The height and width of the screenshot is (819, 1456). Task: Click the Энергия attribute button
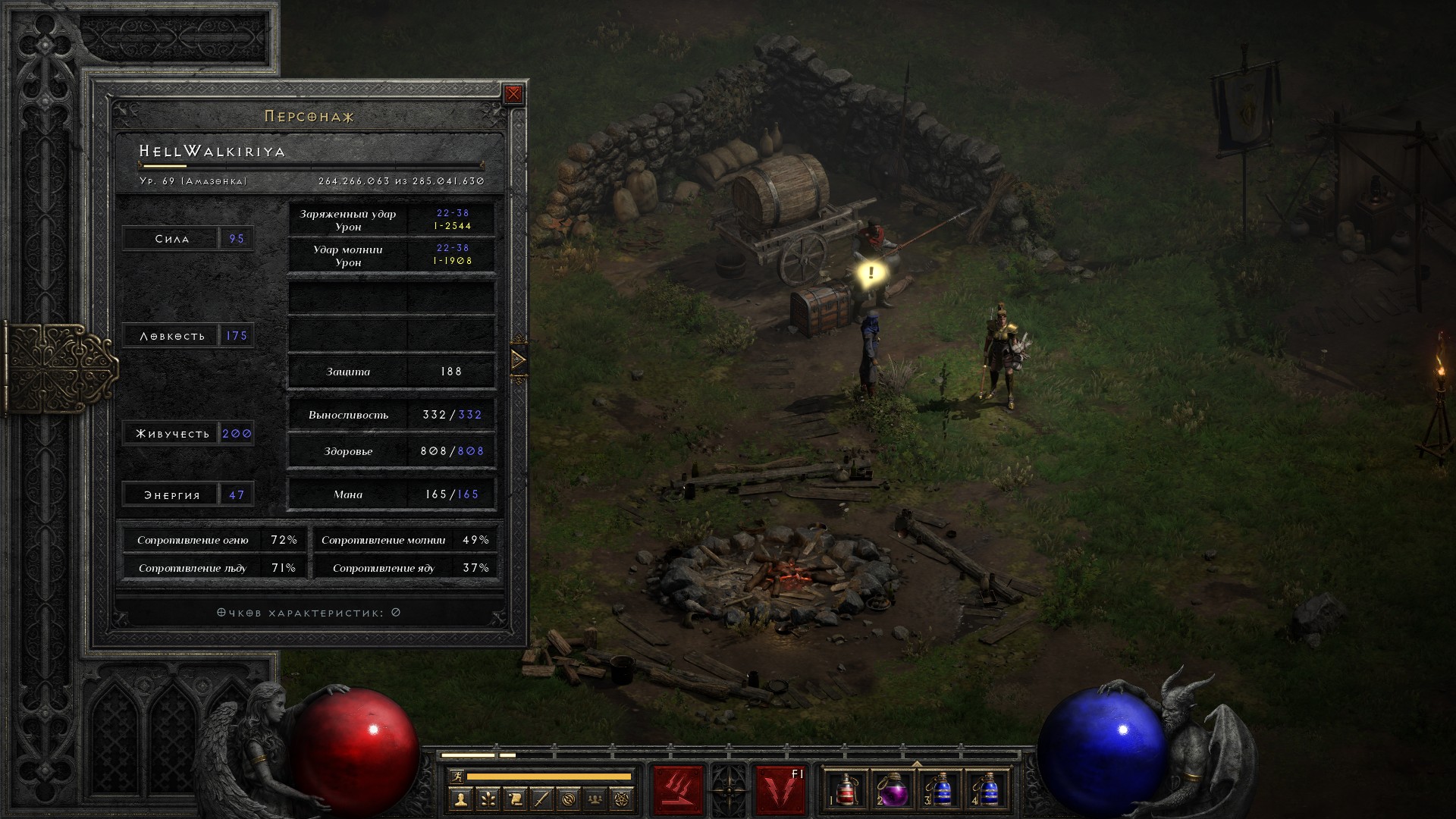pos(172,495)
